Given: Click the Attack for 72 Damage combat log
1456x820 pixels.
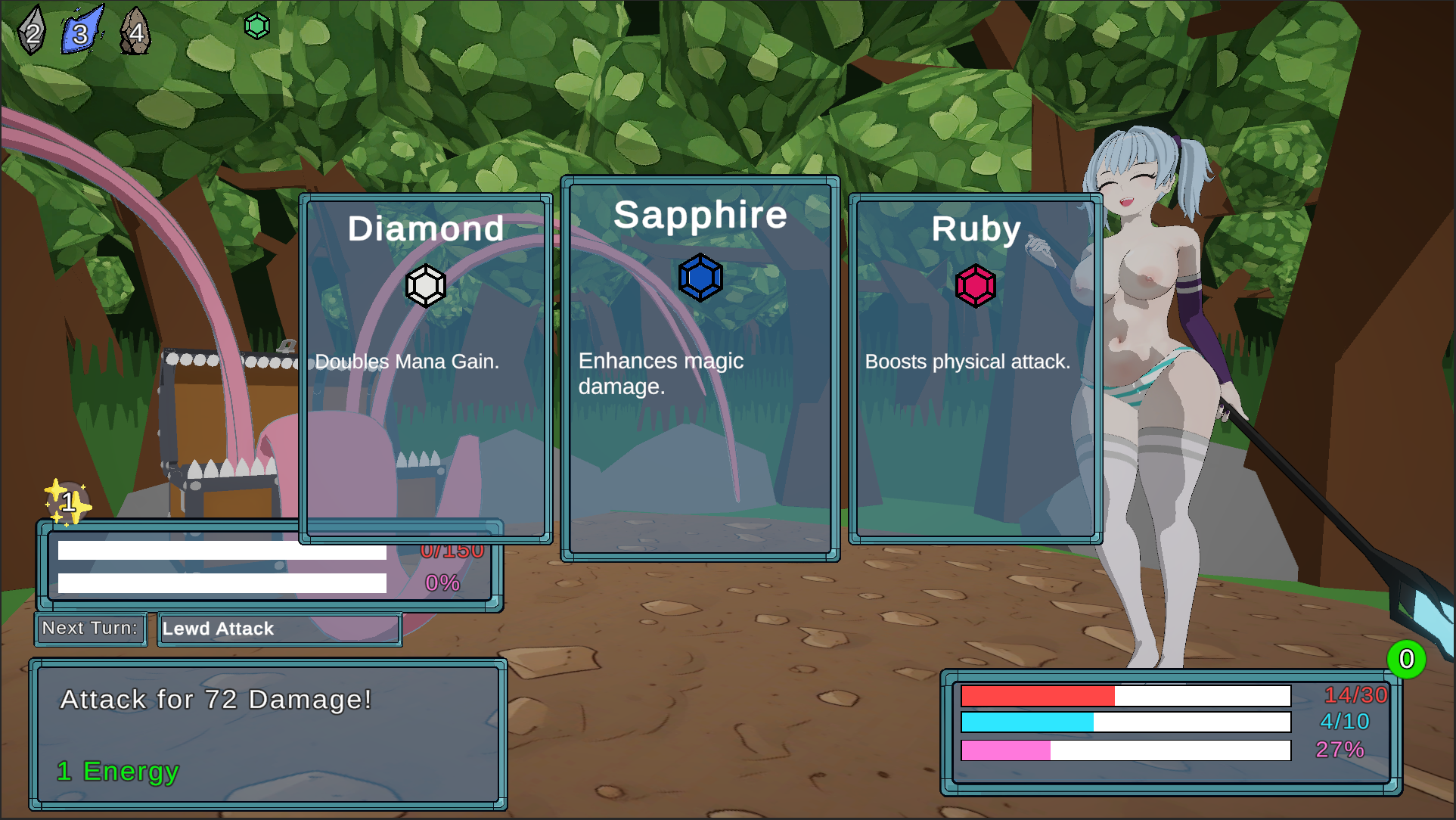Looking at the screenshot, I should pos(216,700).
